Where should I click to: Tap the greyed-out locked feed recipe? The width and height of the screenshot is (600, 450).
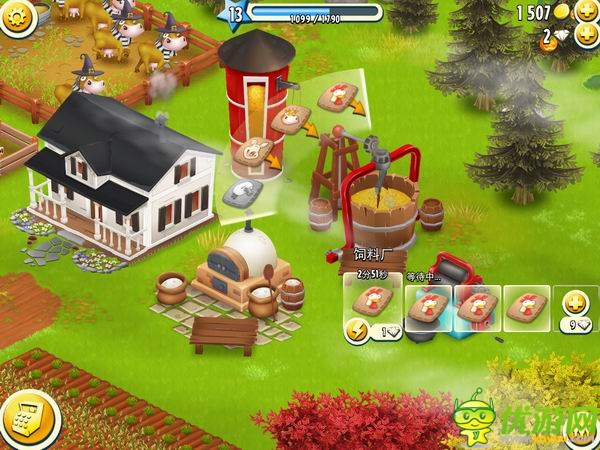pyautogui.click(x=239, y=192)
